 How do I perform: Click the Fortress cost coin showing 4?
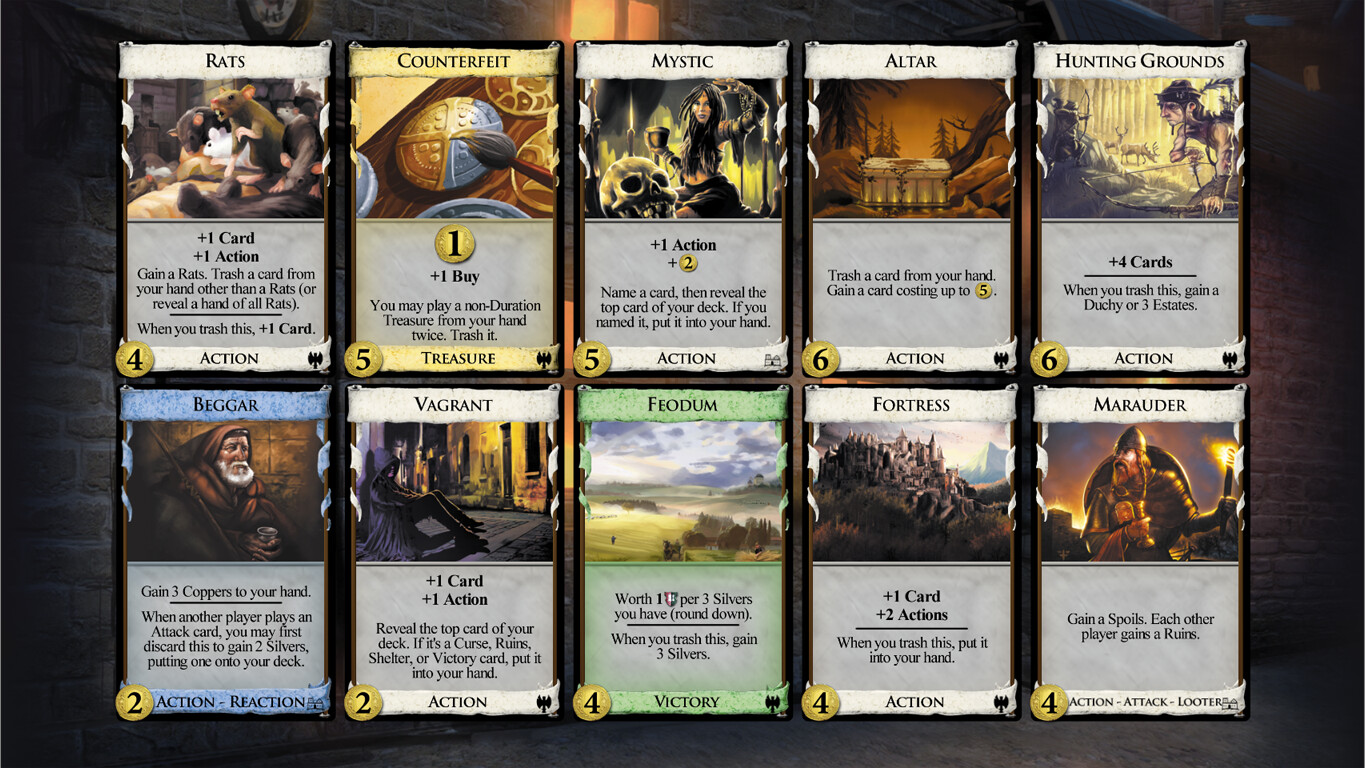pyautogui.click(x=819, y=702)
